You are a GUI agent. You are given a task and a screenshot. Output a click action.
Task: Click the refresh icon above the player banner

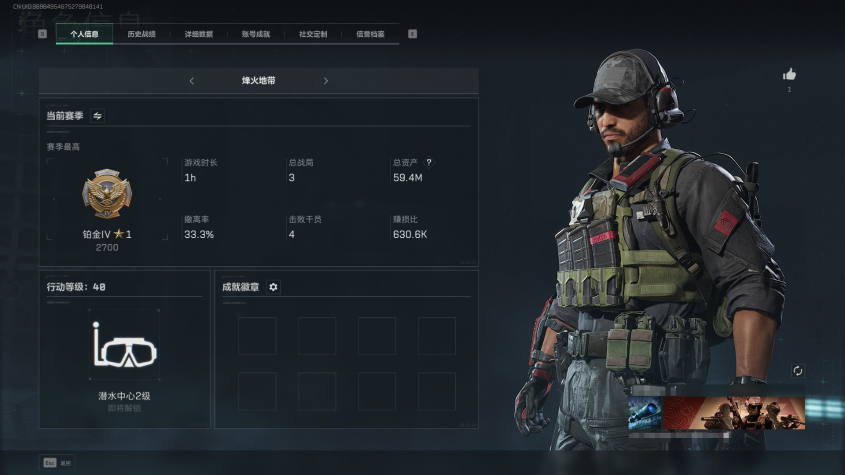click(x=797, y=371)
